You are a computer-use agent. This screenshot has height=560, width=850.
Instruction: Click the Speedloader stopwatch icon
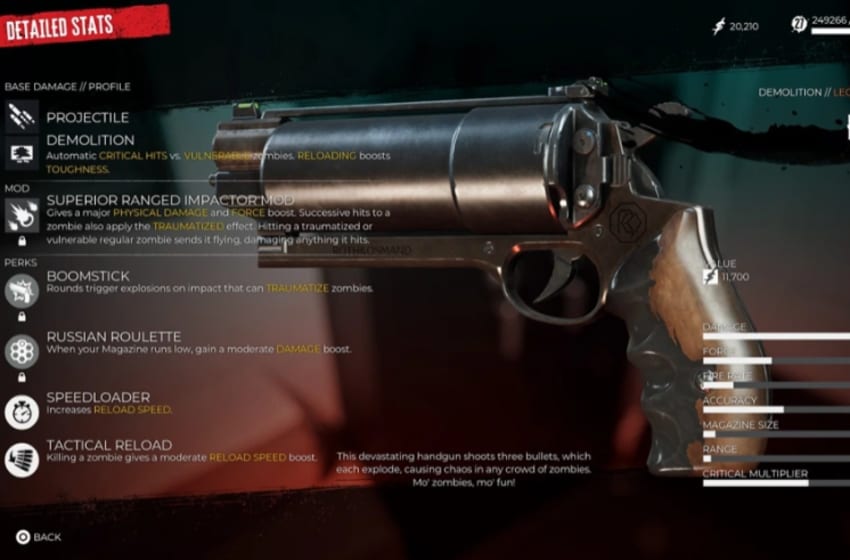(22, 410)
